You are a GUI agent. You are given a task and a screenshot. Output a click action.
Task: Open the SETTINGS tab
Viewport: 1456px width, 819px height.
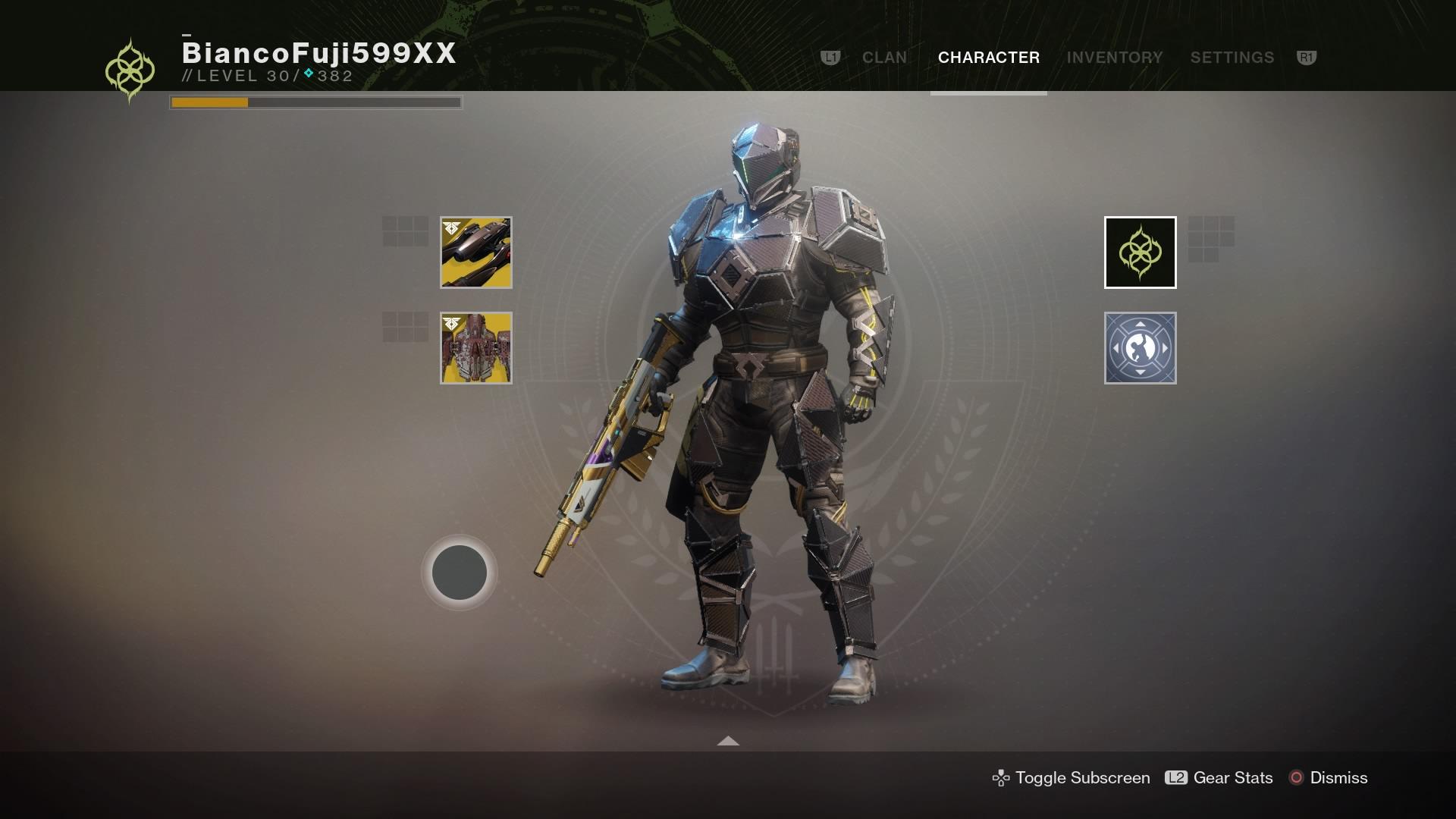tap(1232, 57)
